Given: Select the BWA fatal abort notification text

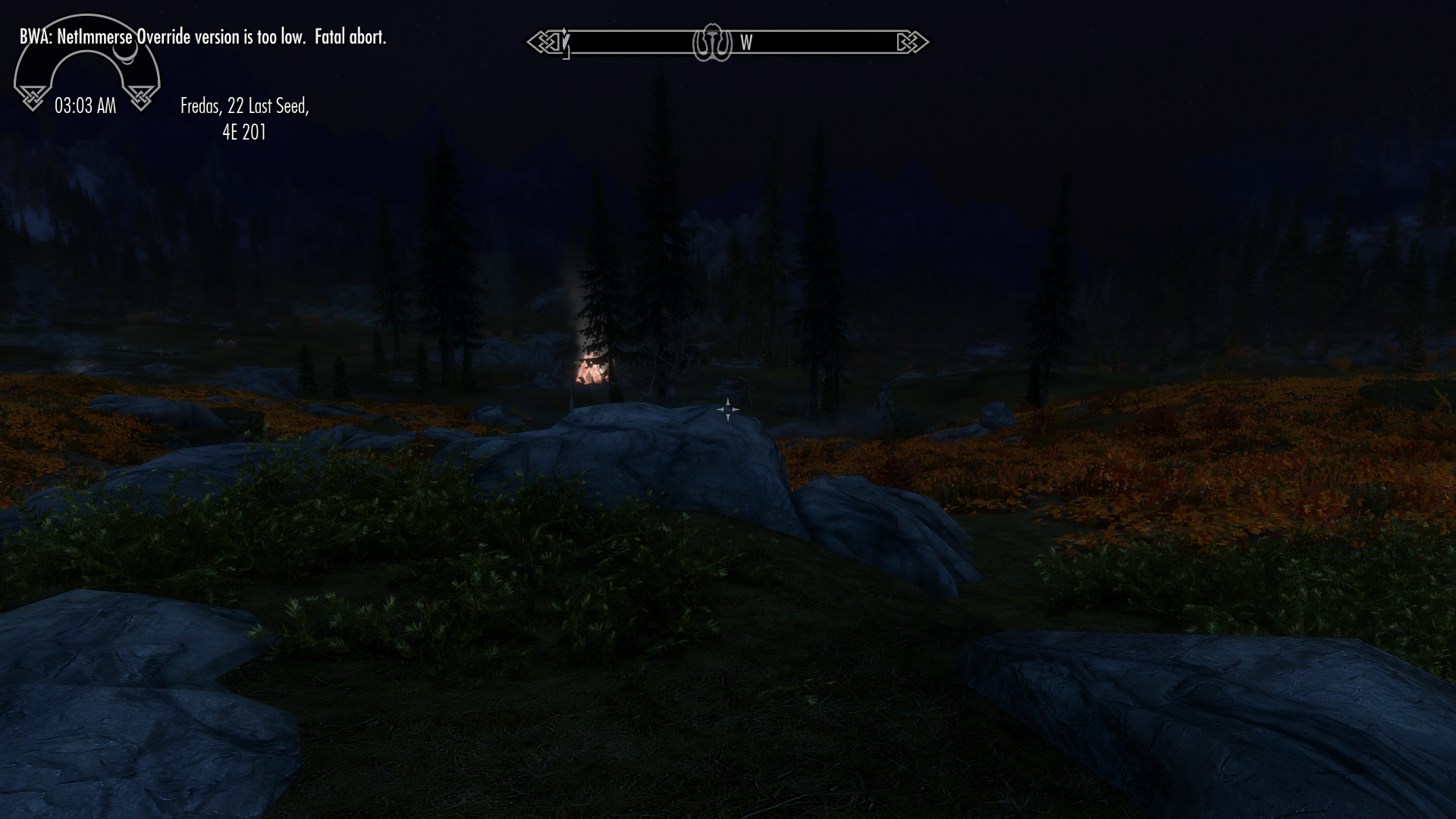Looking at the screenshot, I should pyautogui.click(x=203, y=36).
